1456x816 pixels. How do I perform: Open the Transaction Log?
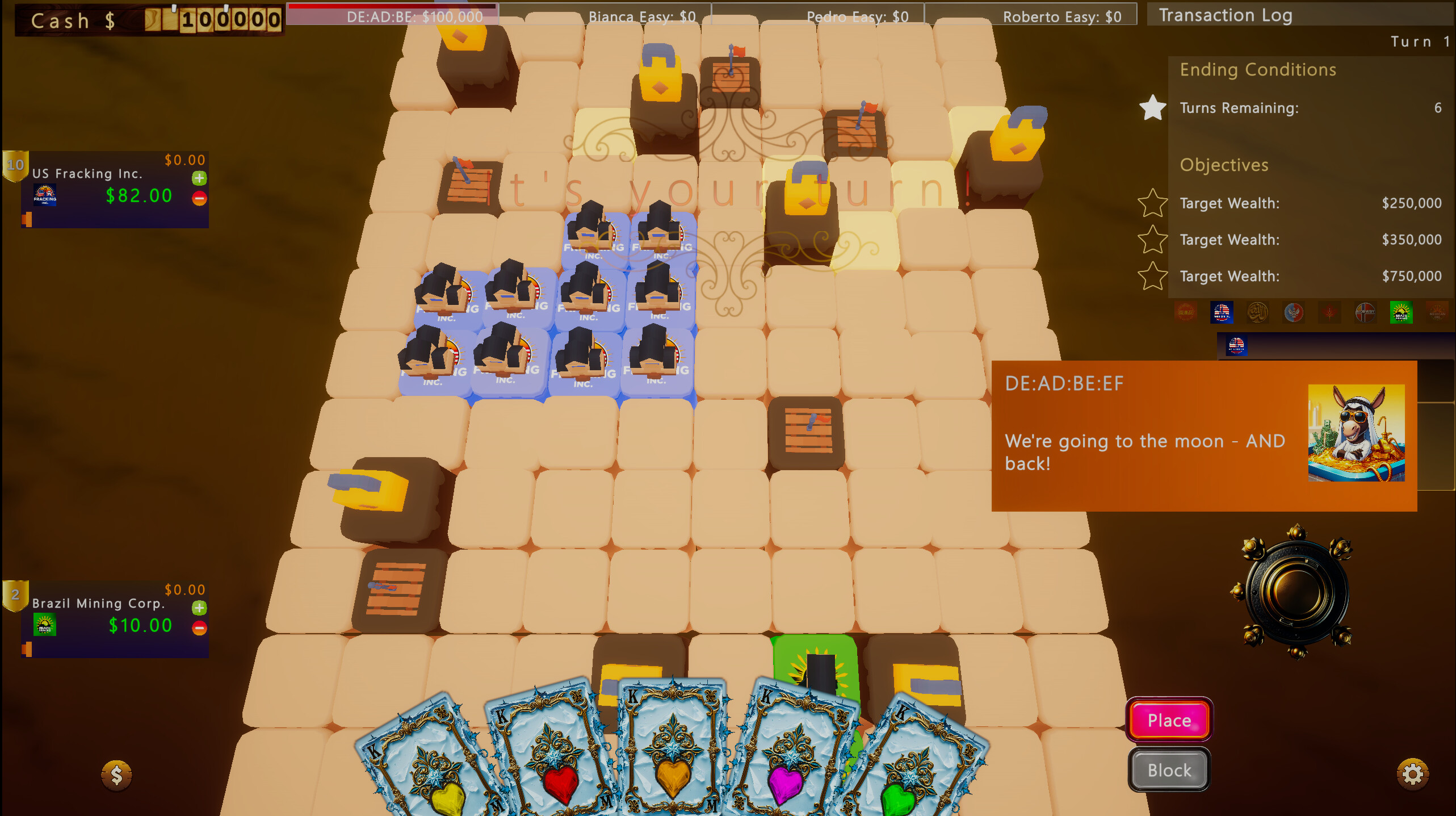pyautogui.click(x=1226, y=15)
